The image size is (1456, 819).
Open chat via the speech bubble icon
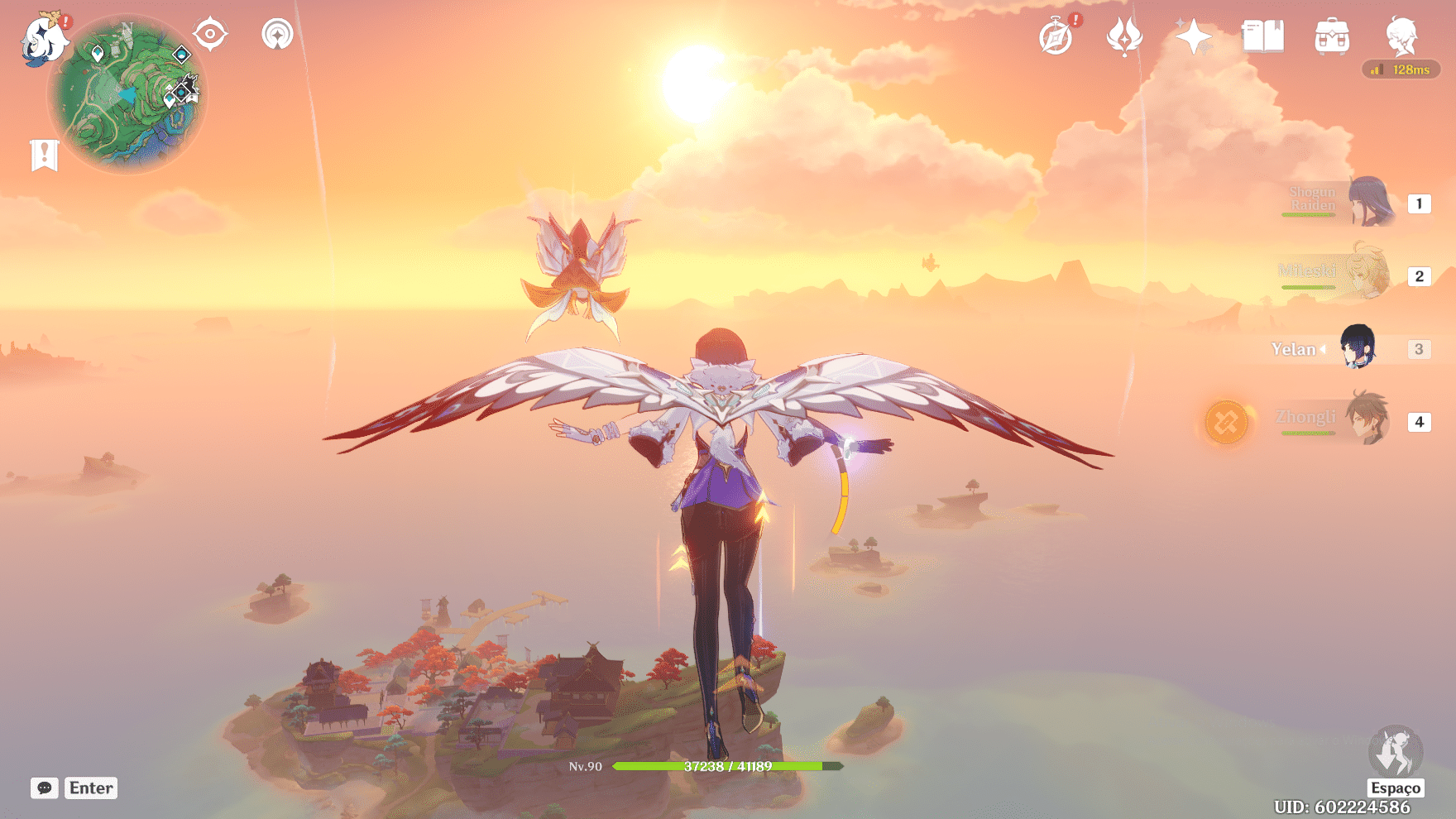45,788
